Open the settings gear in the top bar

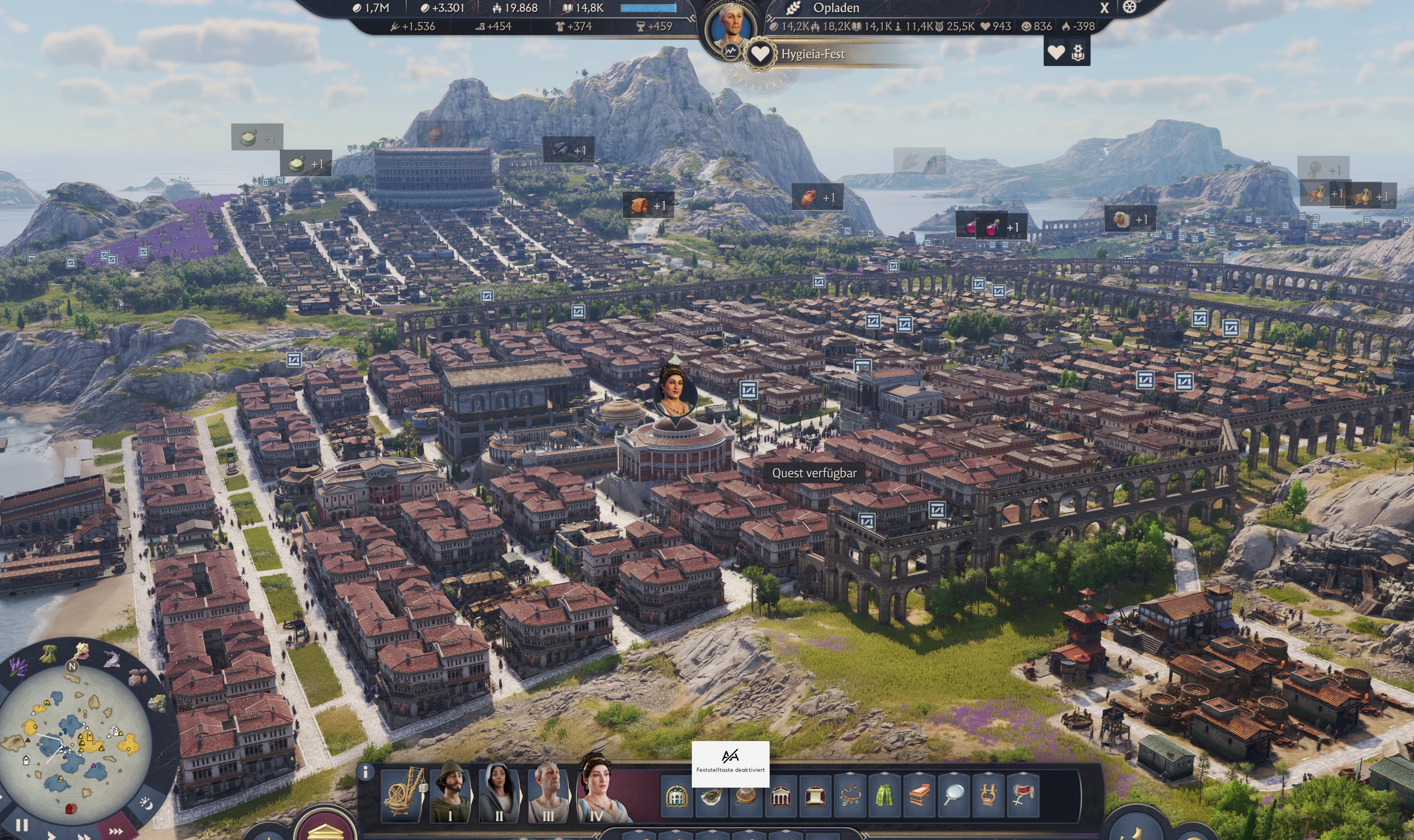tap(1129, 7)
